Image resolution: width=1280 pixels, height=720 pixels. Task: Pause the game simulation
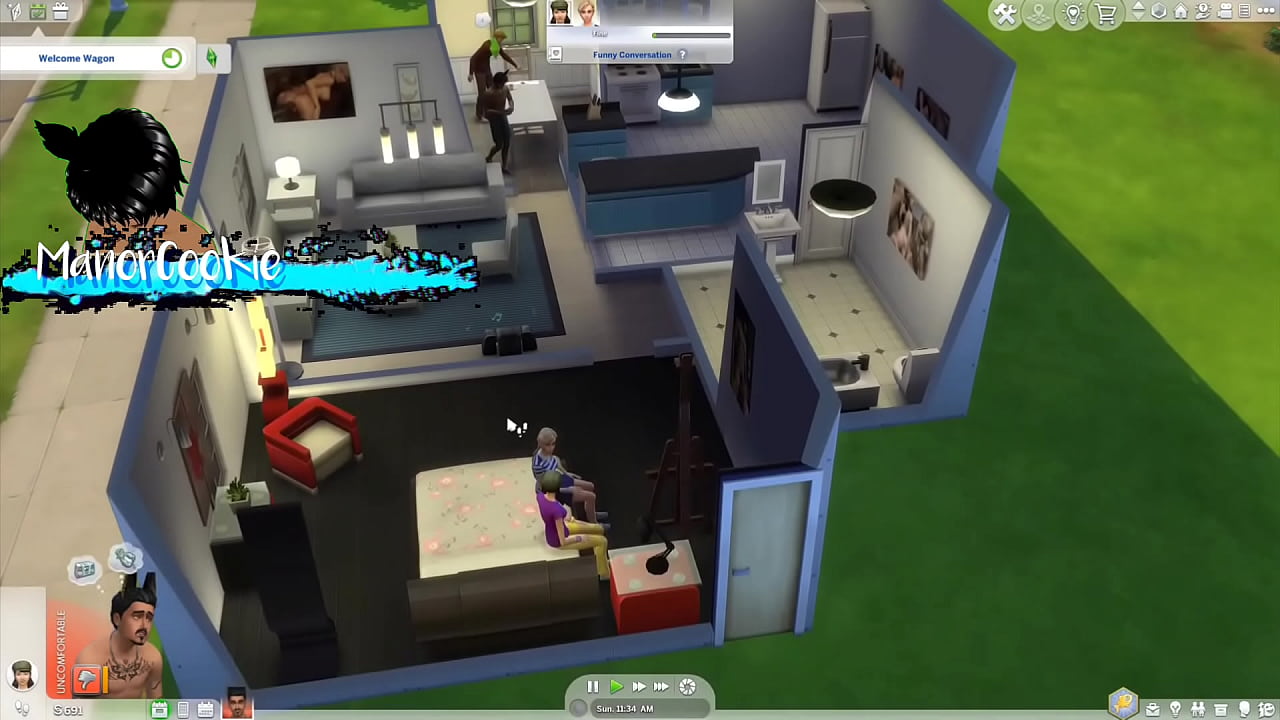(591, 687)
